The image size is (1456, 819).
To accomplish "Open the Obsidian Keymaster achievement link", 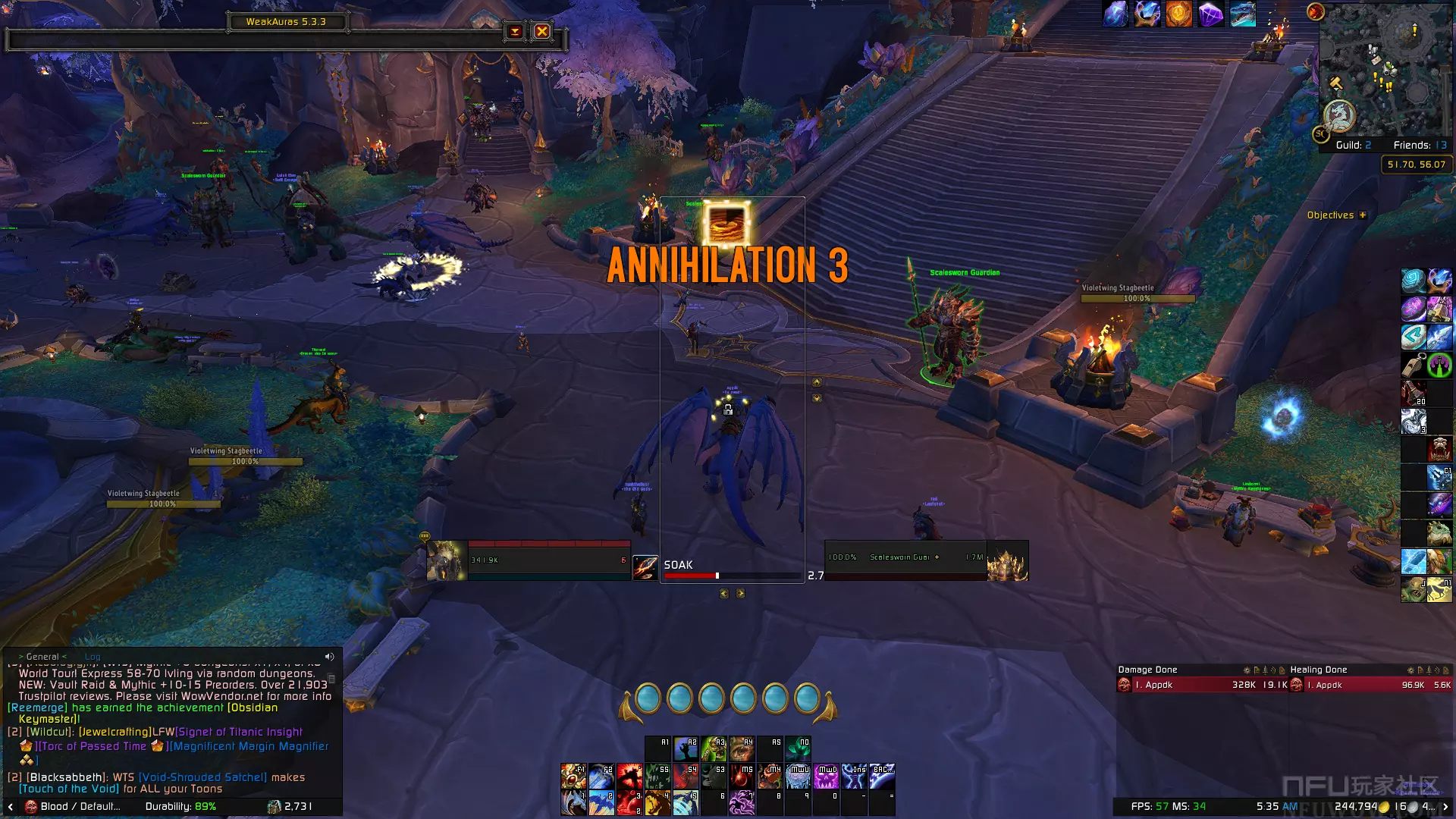I will pyautogui.click(x=253, y=708).
